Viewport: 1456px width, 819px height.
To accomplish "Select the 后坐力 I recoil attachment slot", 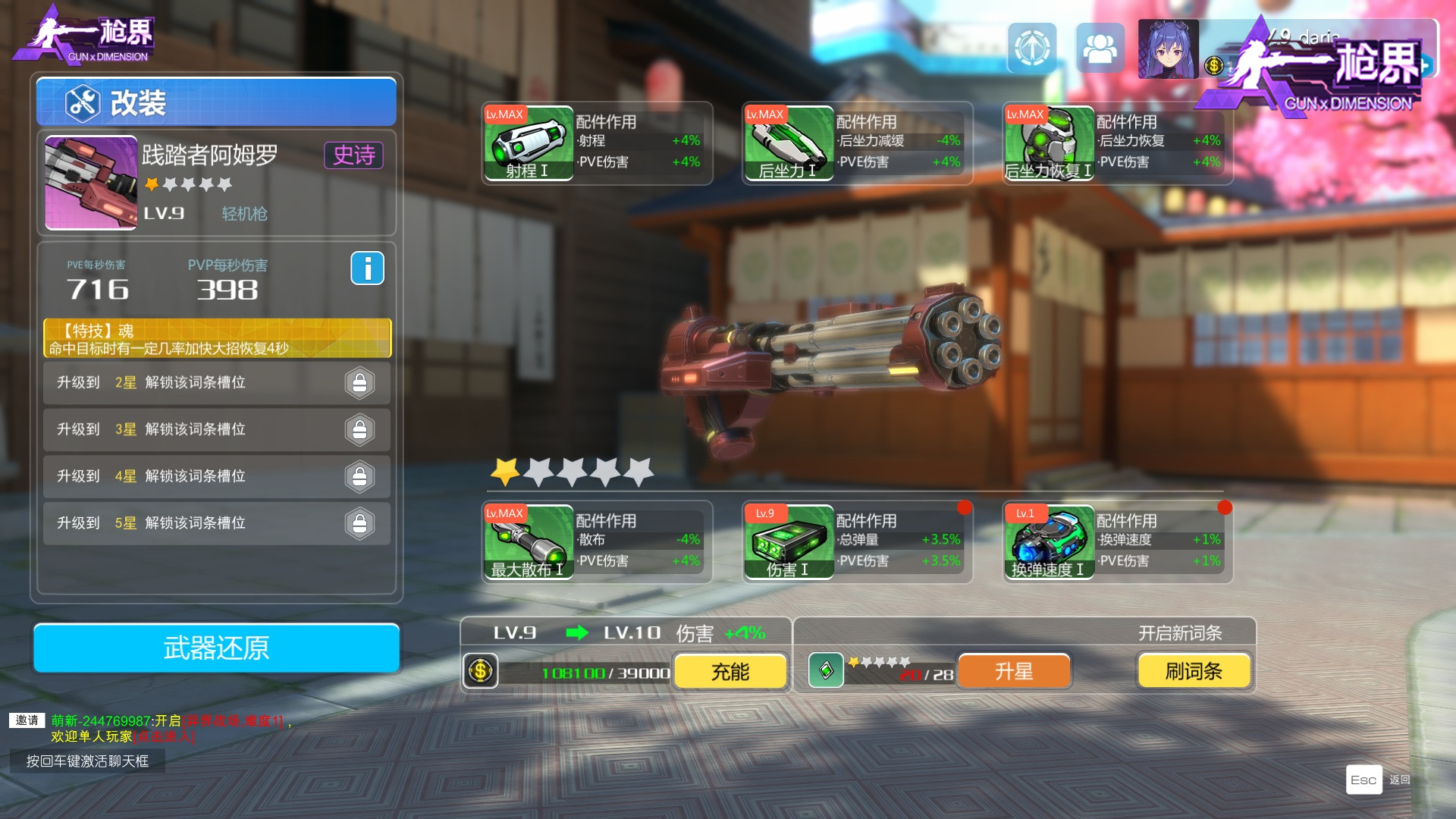I will tap(789, 143).
